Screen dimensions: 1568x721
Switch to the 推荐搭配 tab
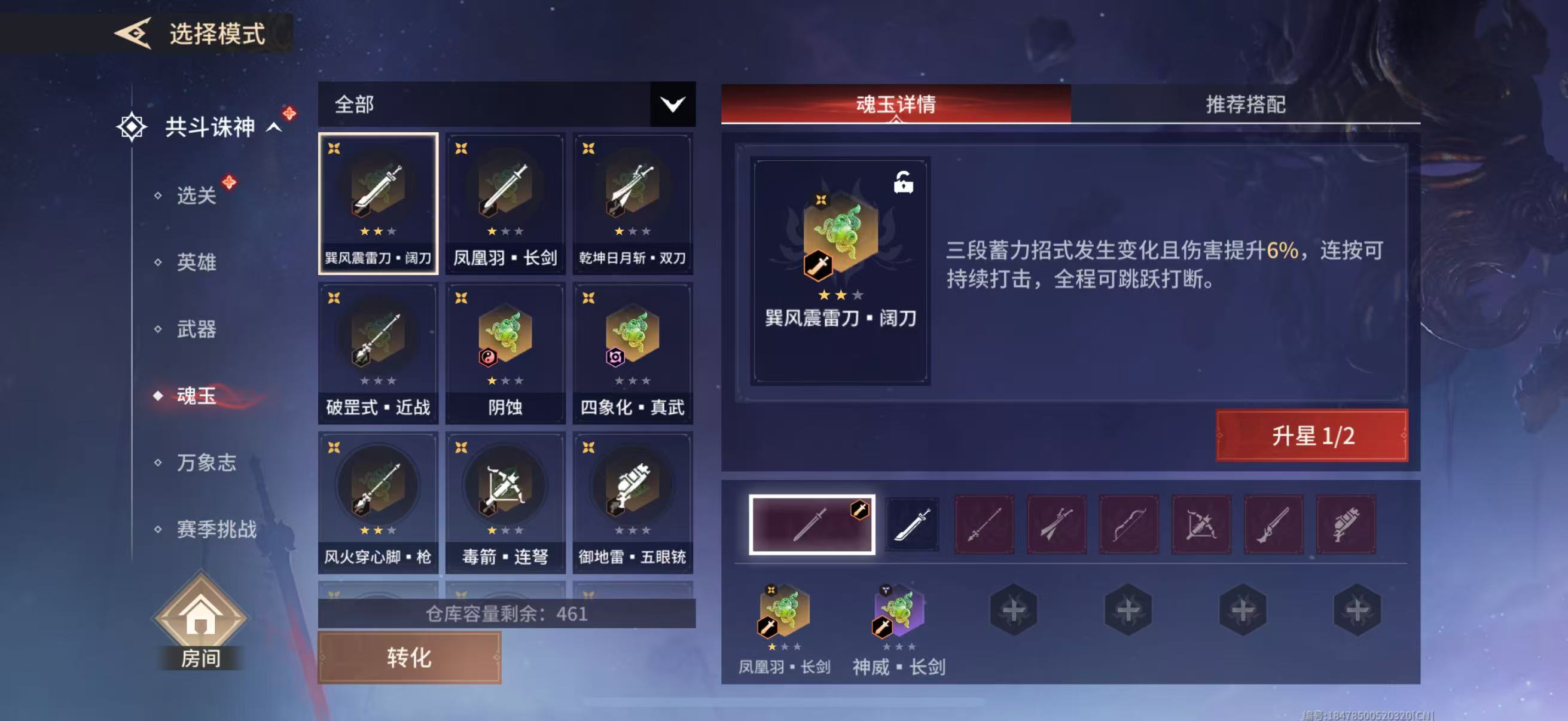click(x=1245, y=105)
